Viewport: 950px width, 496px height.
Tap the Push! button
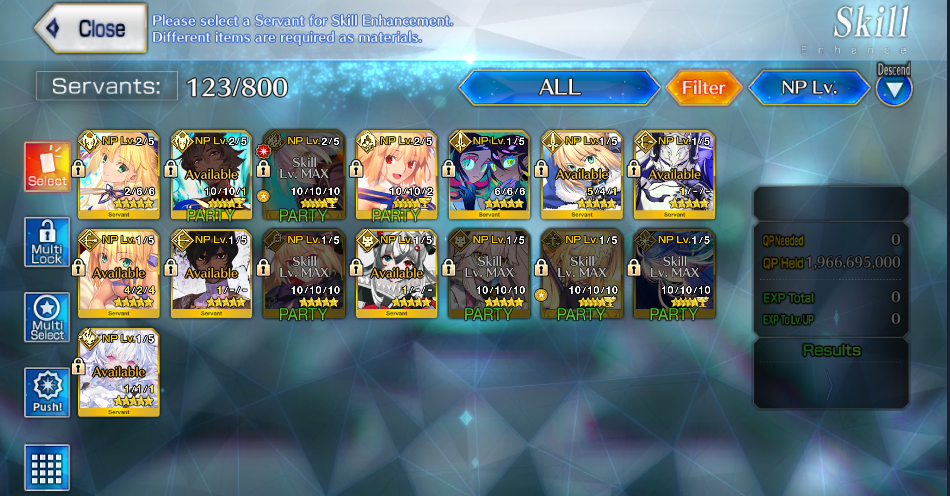coord(47,392)
